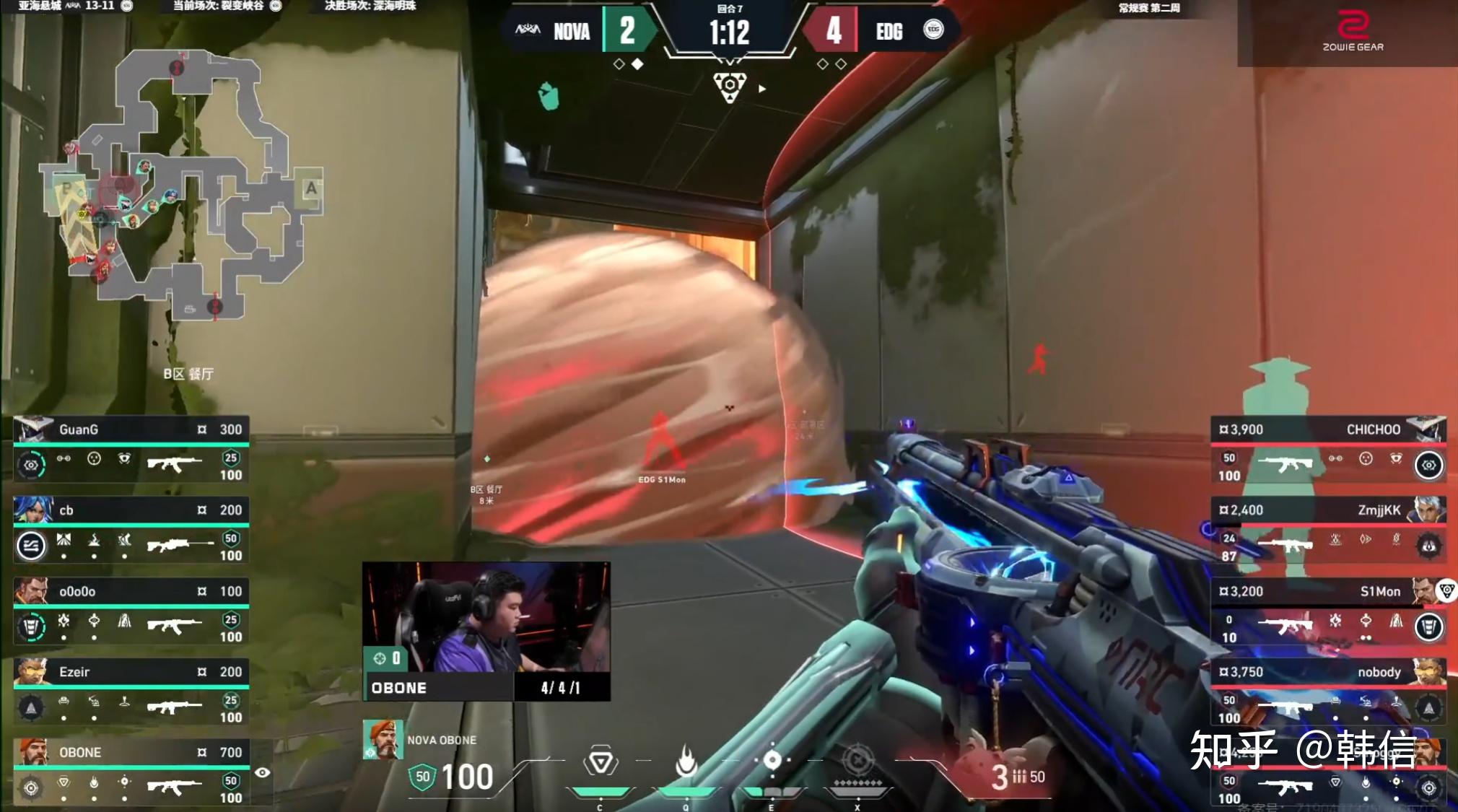Select OBONE's row in team list

click(x=131, y=772)
